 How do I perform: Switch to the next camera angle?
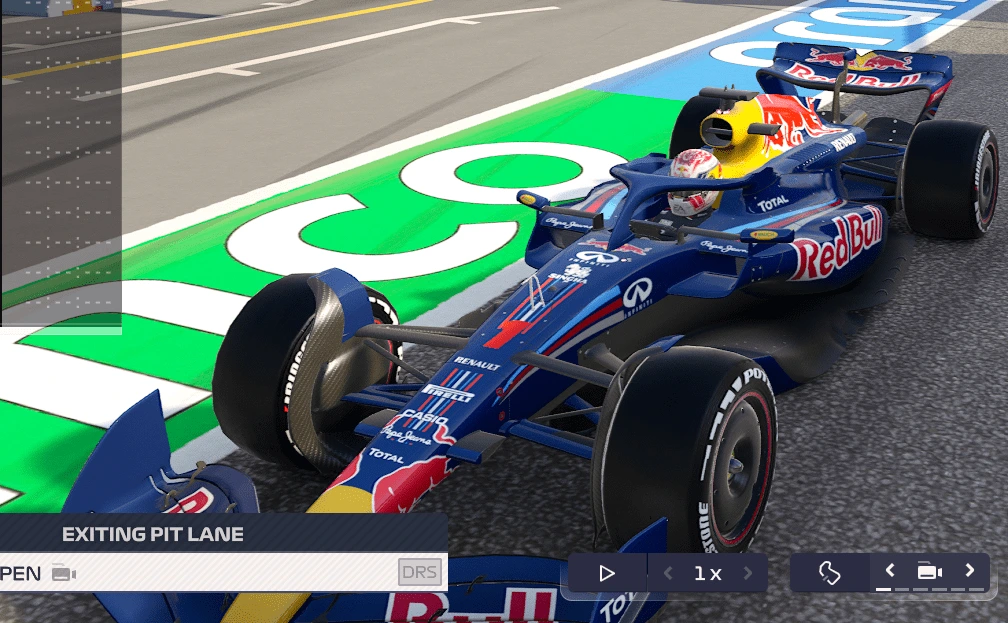969,571
